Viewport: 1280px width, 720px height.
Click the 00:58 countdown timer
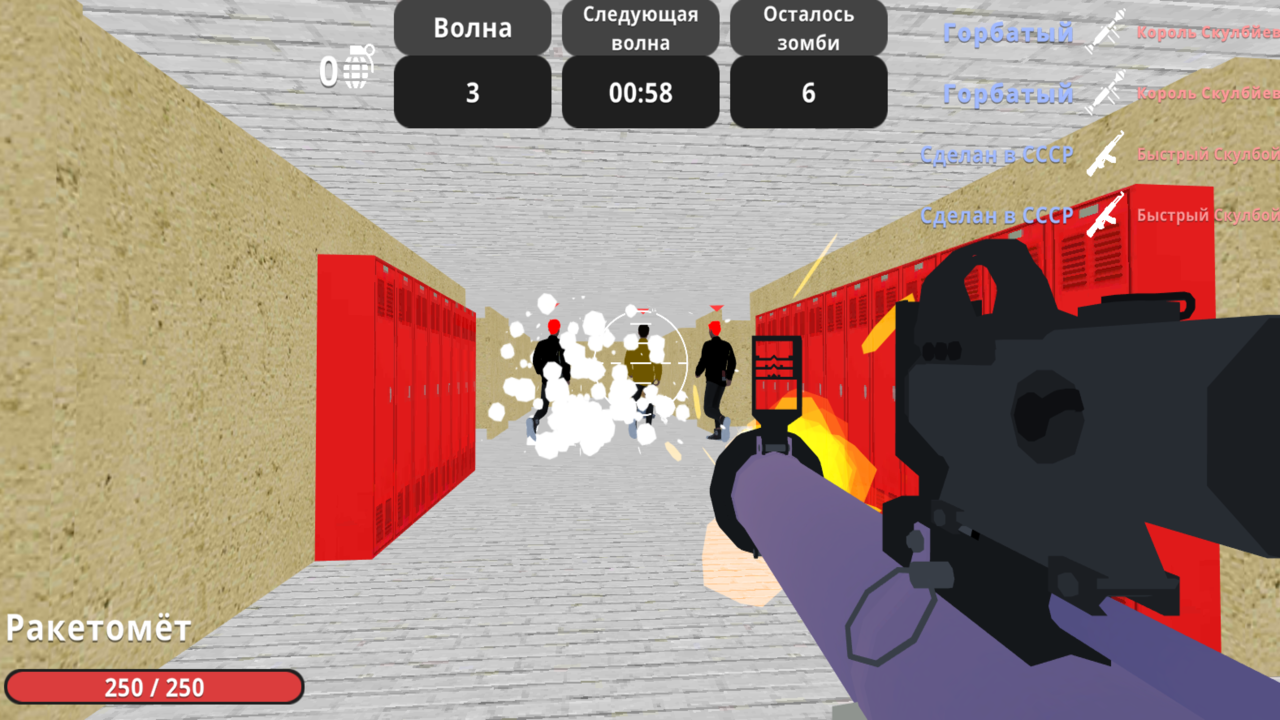pyautogui.click(x=639, y=92)
